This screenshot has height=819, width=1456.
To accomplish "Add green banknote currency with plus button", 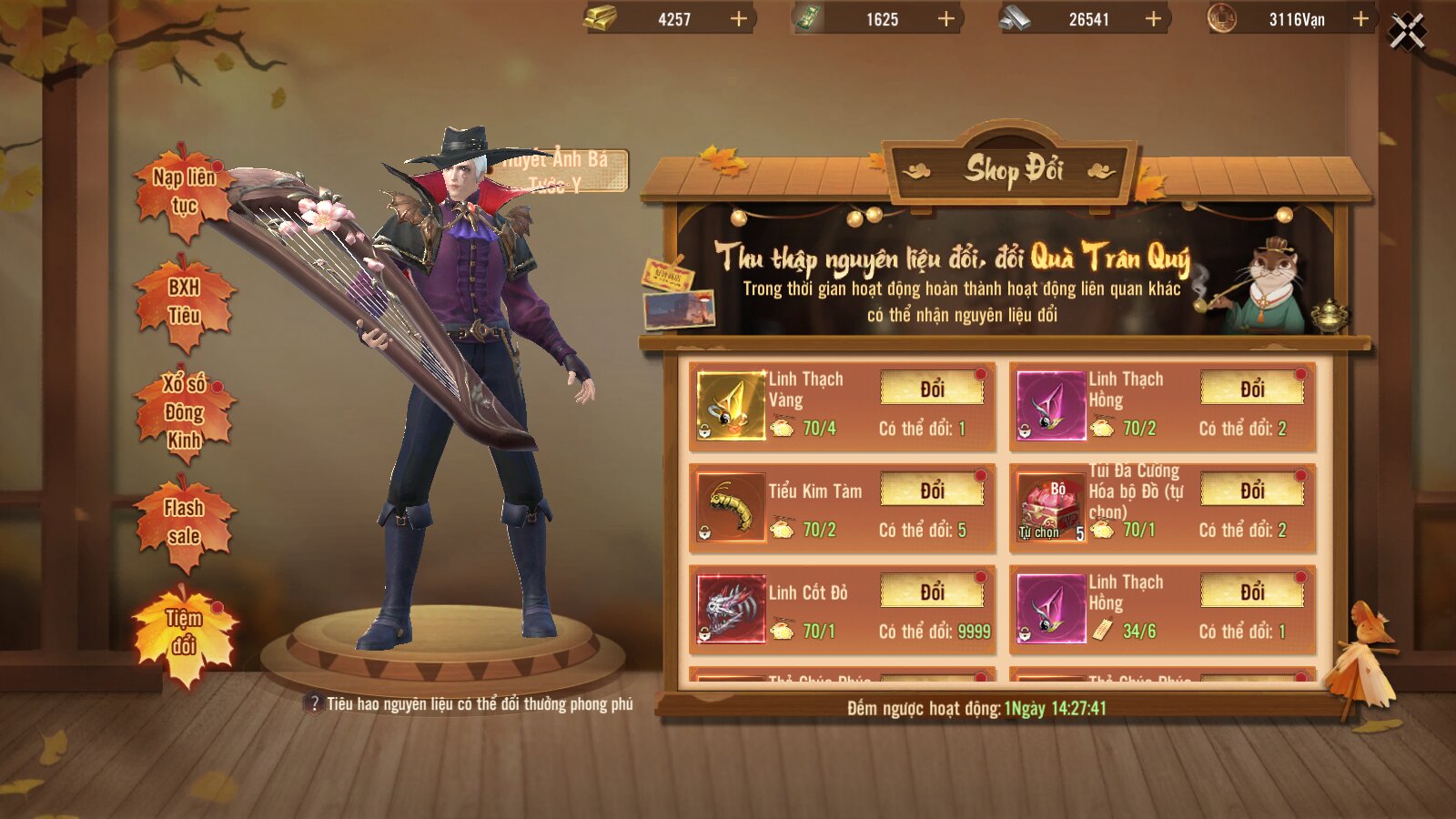I will coord(946,19).
